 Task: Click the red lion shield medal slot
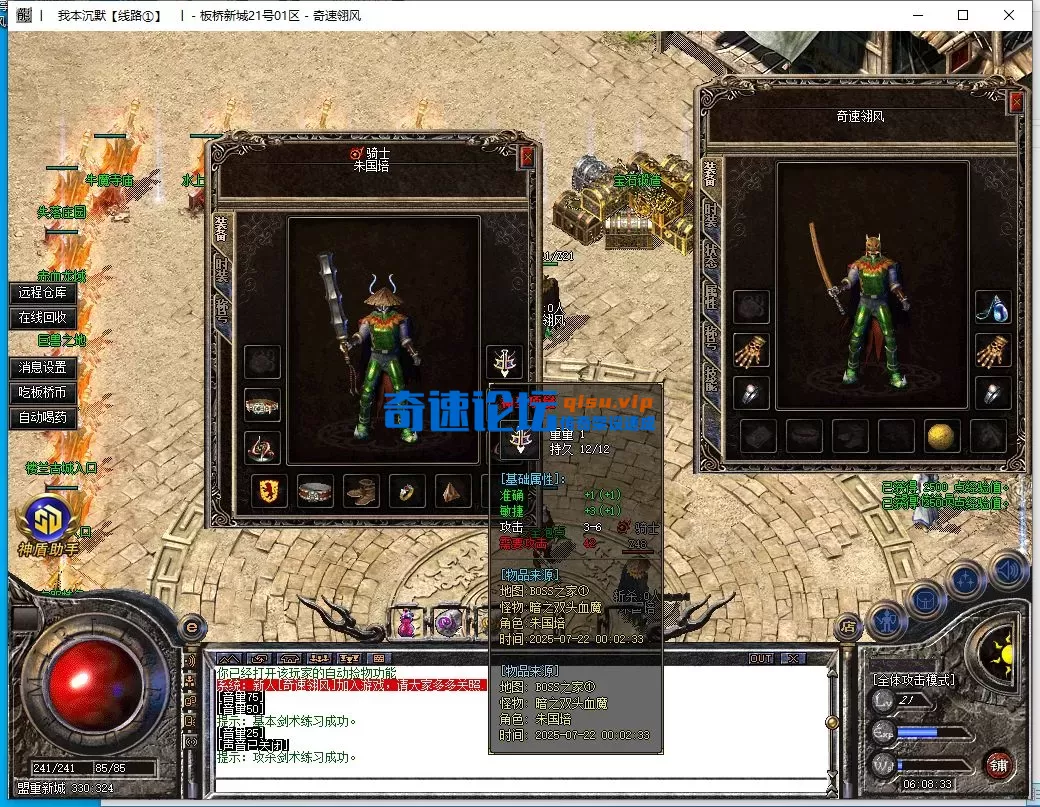coord(269,491)
